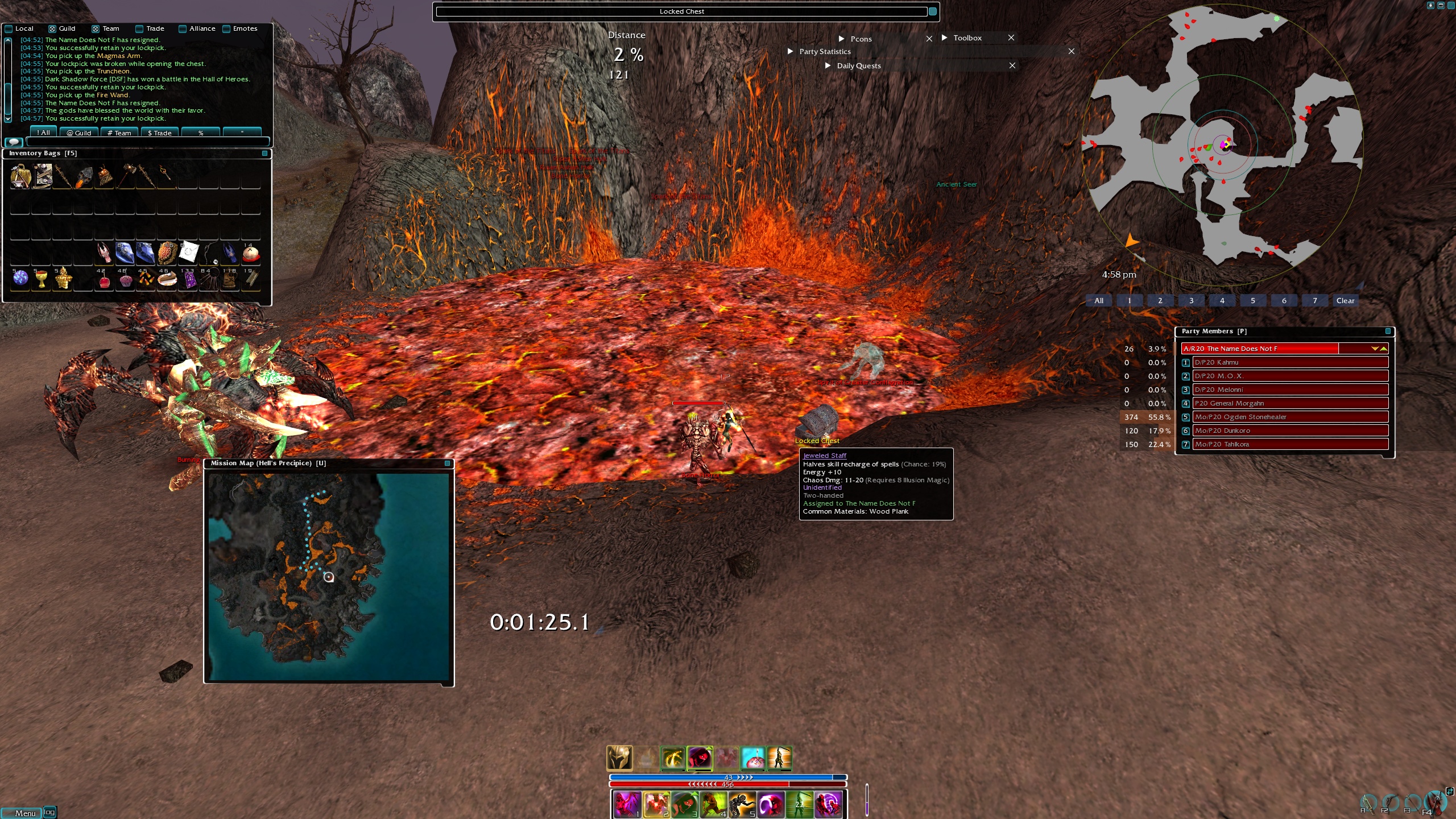Select party member Ogden Stonehealer
1456x819 pixels.
(1290, 417)
